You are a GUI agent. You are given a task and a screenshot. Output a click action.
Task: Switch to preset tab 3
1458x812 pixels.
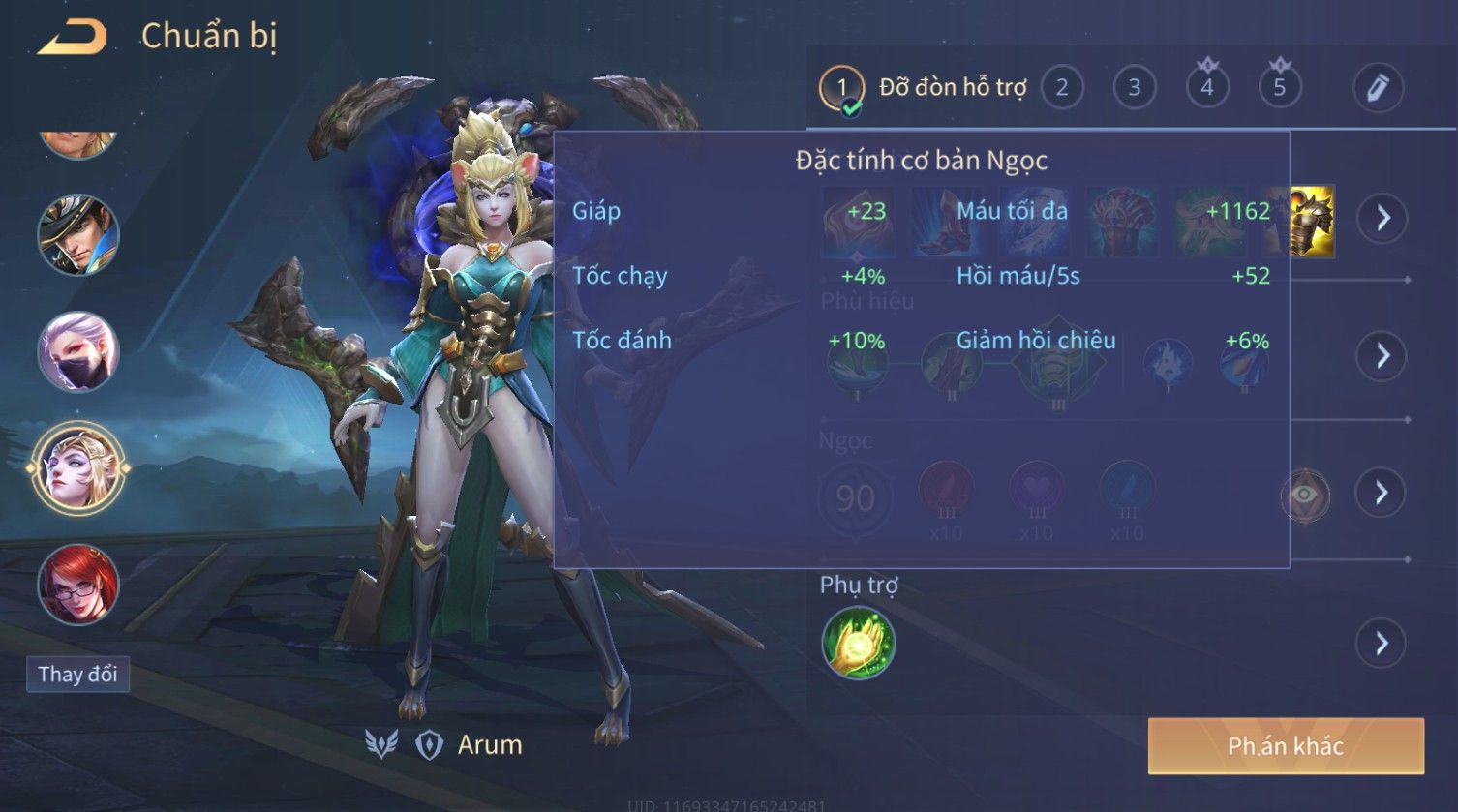pyautogui.click(x=1134, y=88)
